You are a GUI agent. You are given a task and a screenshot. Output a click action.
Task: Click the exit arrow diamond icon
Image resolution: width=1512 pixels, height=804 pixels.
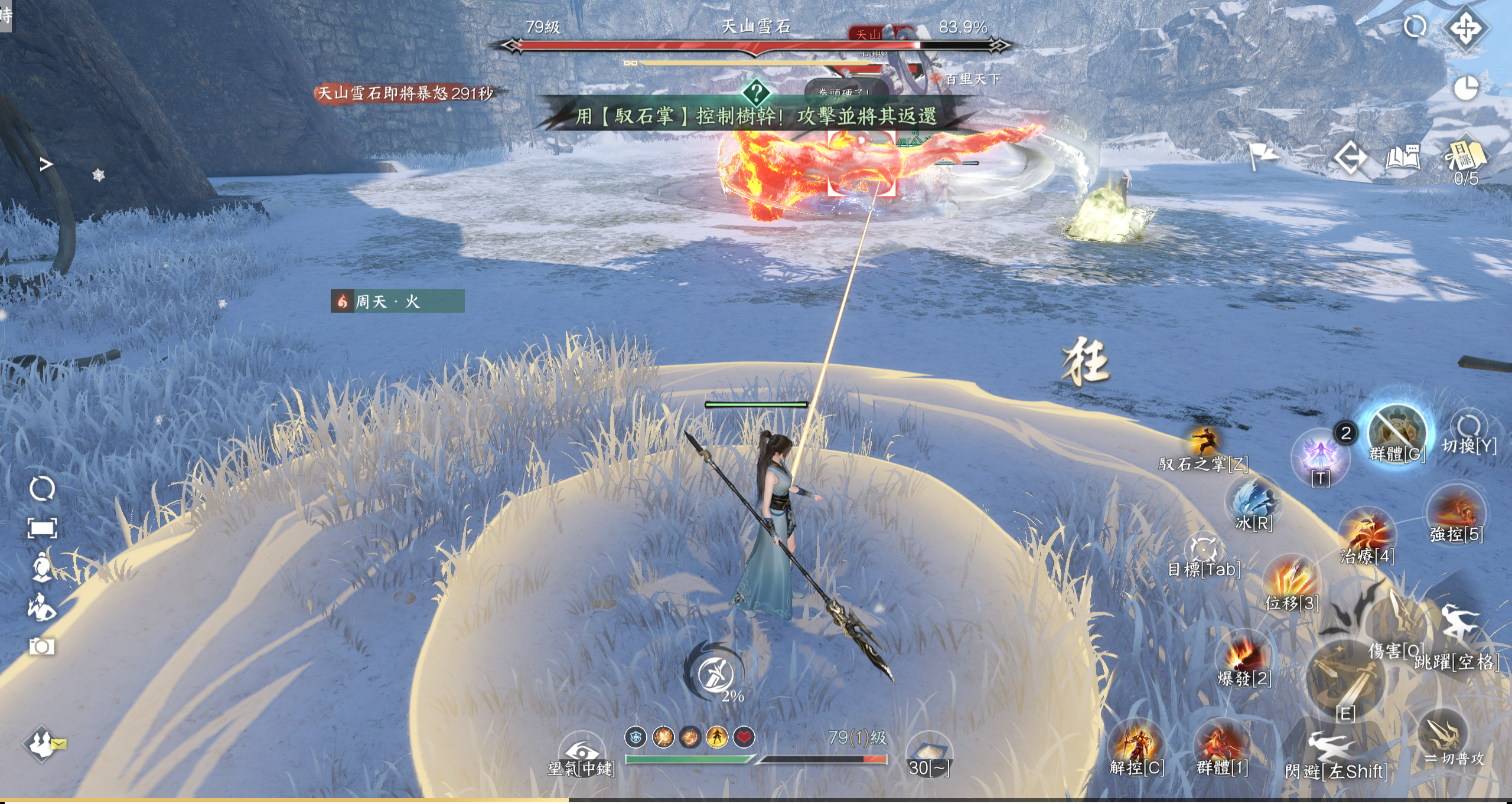pos(1350,158)
